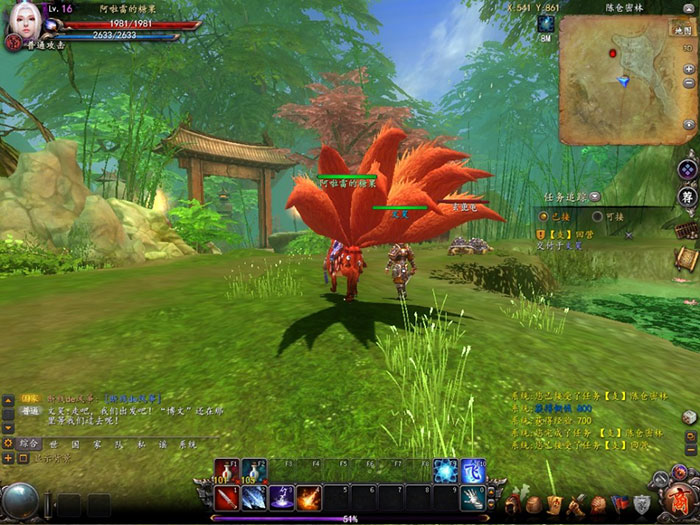Select the 已接 accepted quests filter

(x=545, y=216)
